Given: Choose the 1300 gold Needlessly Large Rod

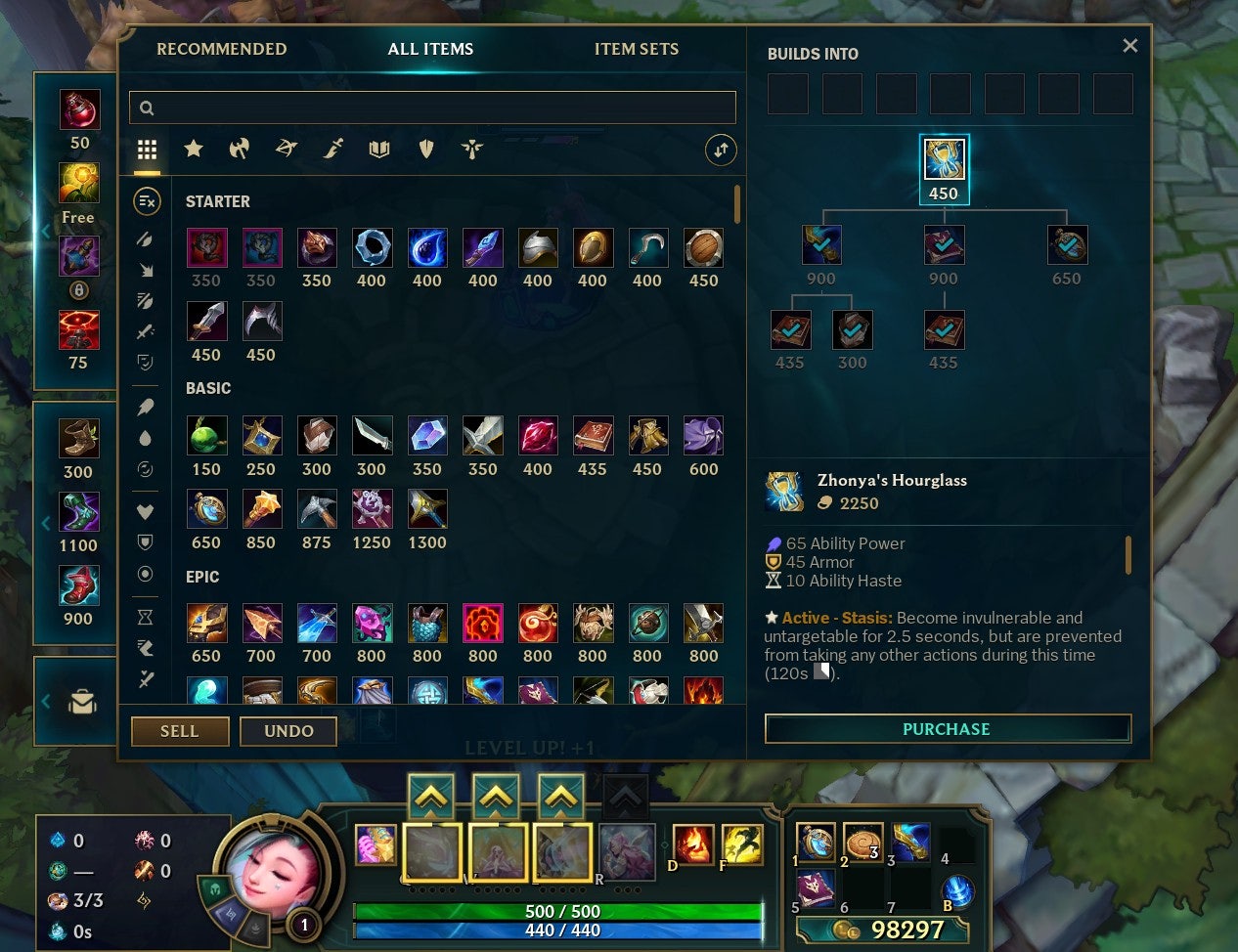Looking at the screenshot, I should [427, 509].
